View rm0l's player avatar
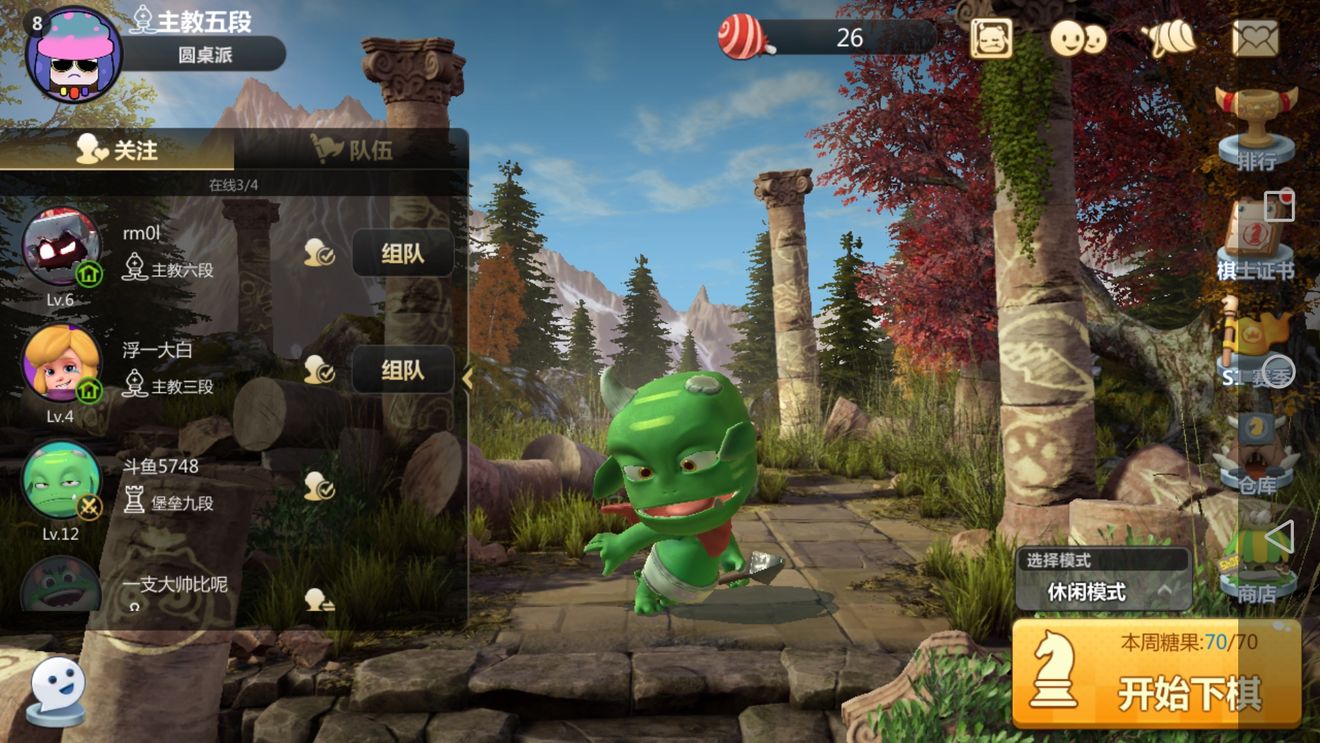 (60, 247)
